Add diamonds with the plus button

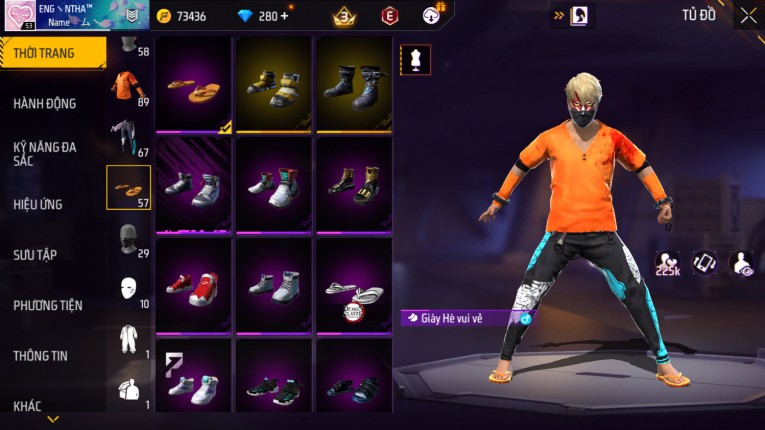(x=284, y=16)
